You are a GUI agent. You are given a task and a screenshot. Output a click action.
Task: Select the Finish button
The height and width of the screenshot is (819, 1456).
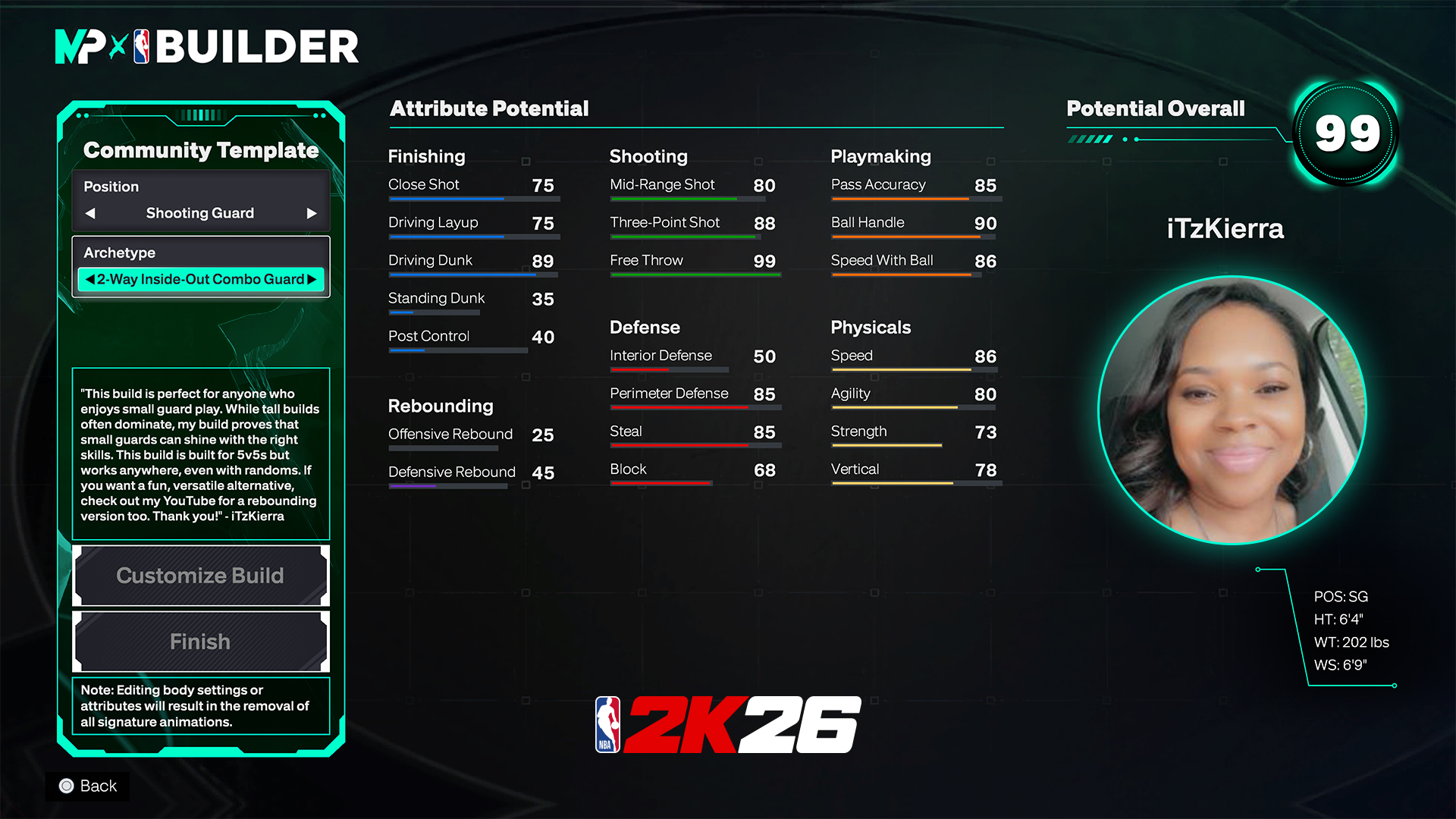click(200, 642)
